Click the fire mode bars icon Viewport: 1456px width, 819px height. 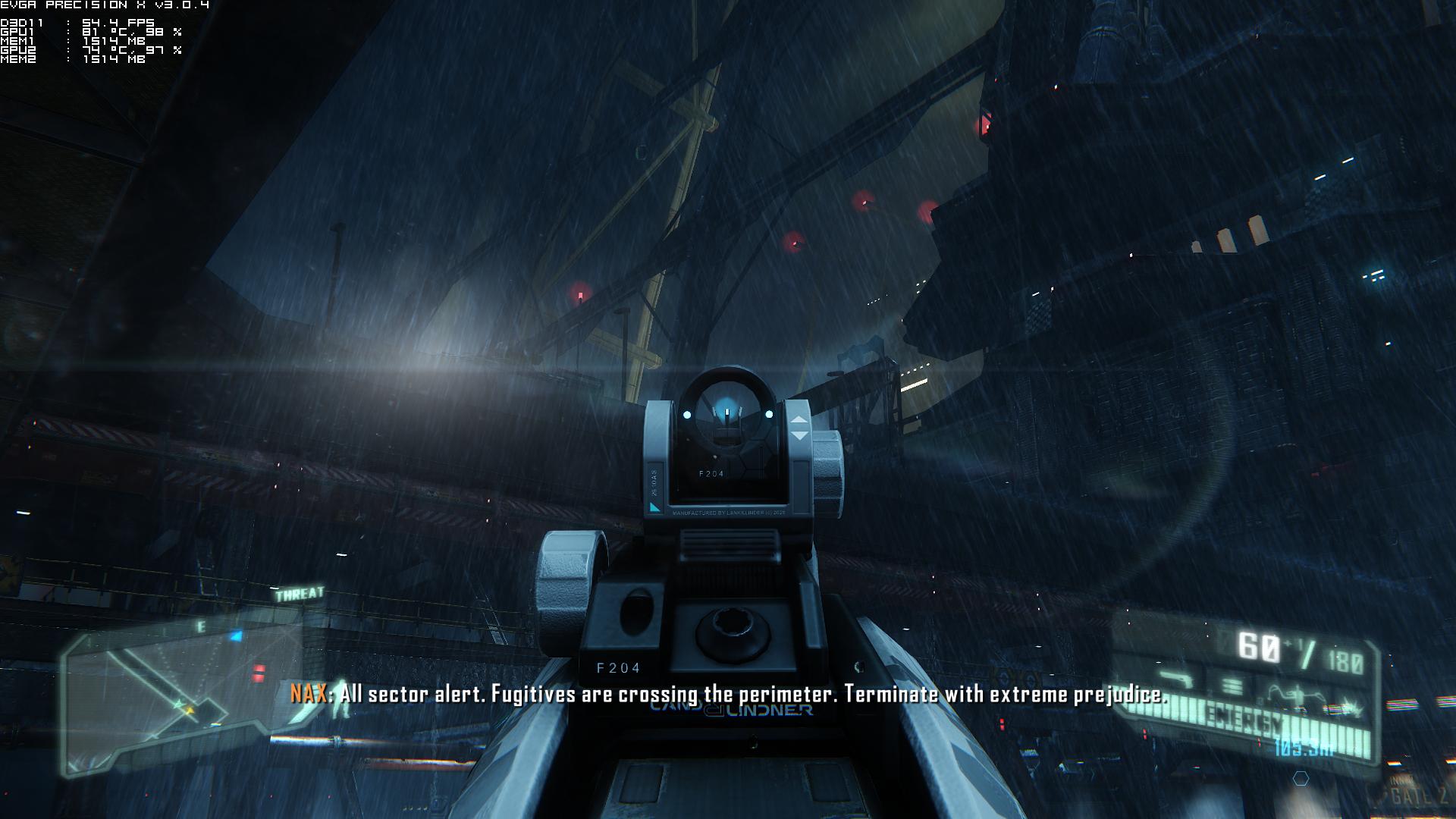(x=1232, y=686)
